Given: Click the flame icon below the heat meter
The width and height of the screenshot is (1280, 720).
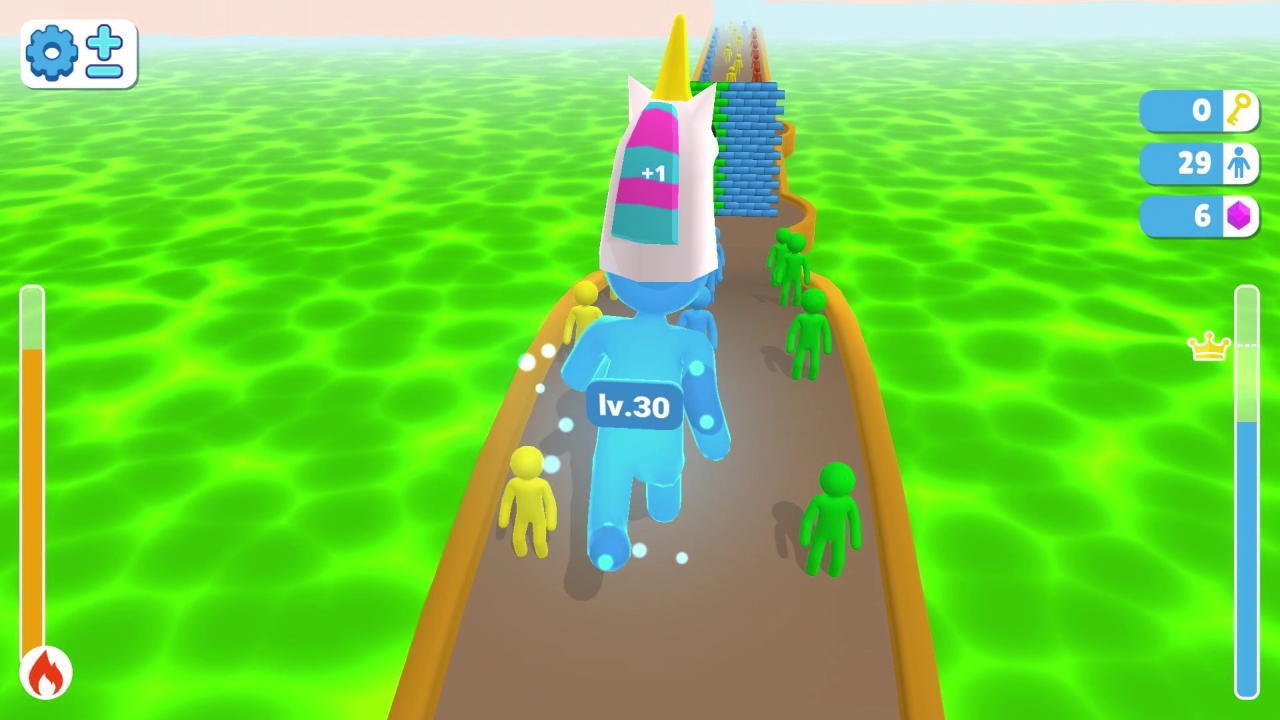Looking at the screenshot, I should click(44, 672).
